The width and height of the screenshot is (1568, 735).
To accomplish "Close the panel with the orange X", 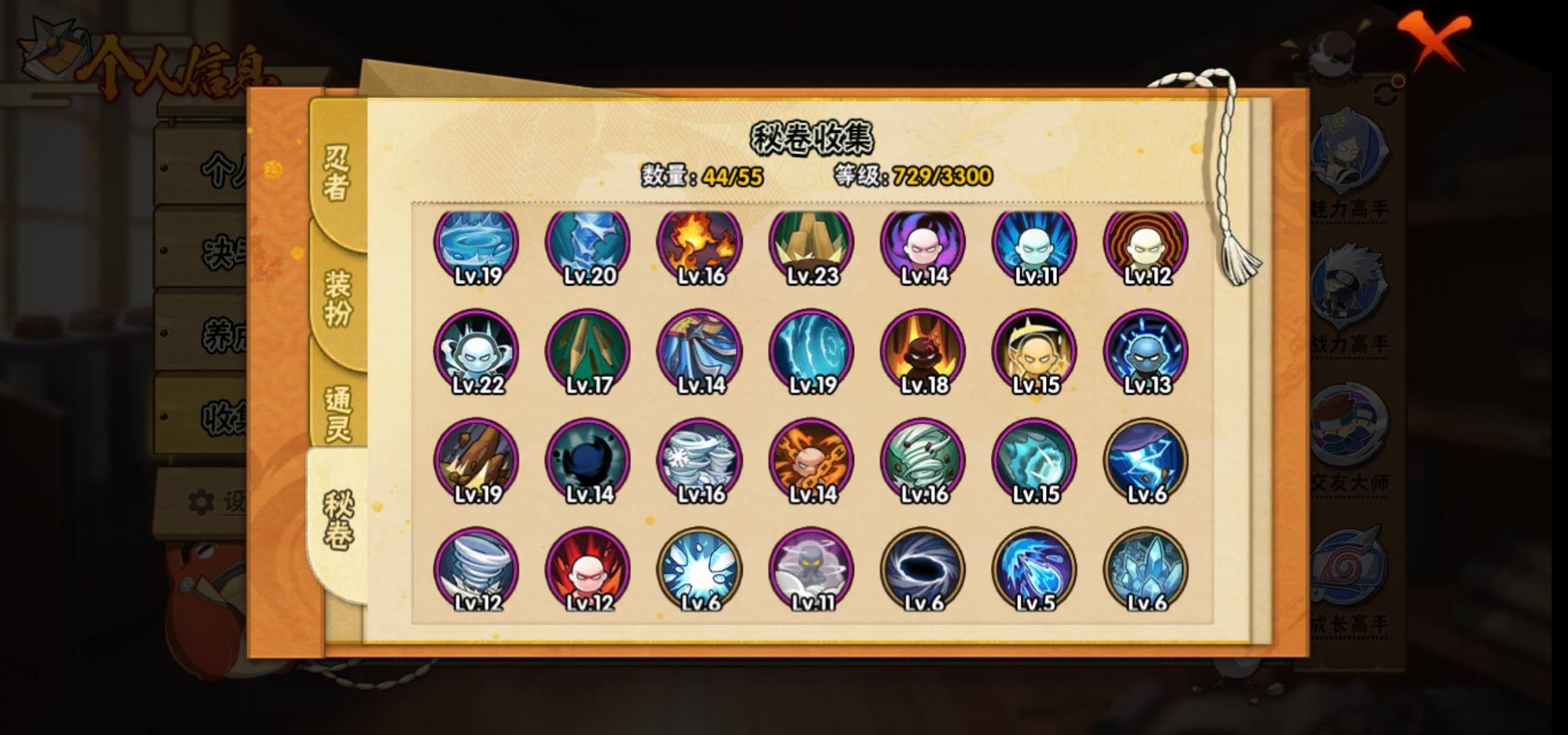I will [1435, 39].
